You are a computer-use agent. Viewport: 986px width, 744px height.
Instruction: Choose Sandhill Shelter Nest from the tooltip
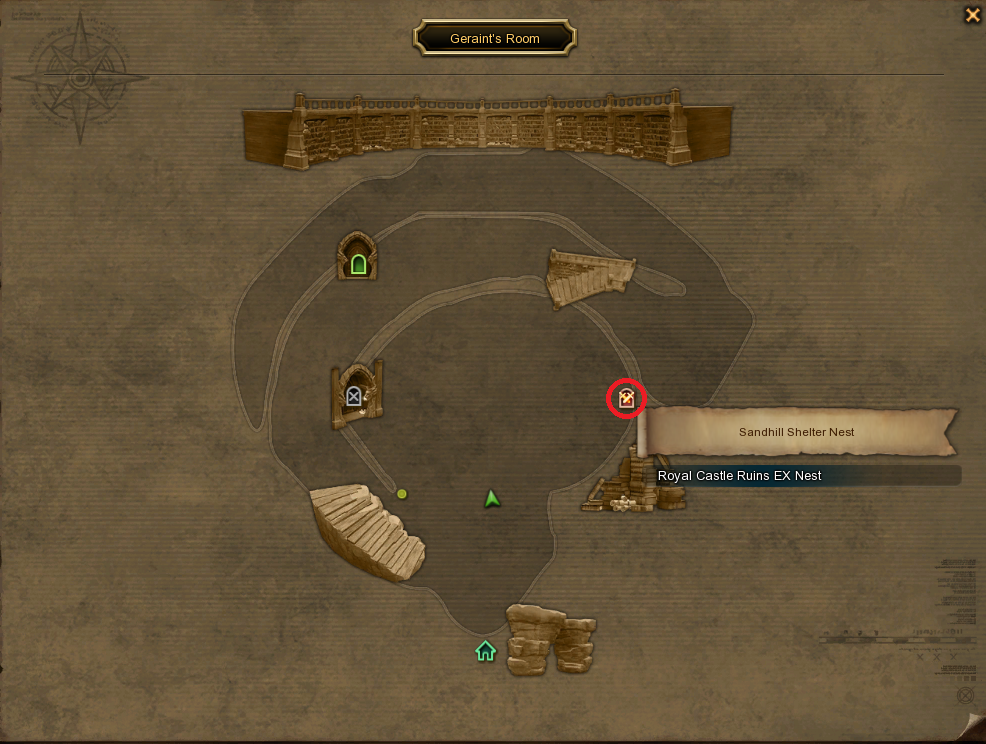tap(797, 432)
